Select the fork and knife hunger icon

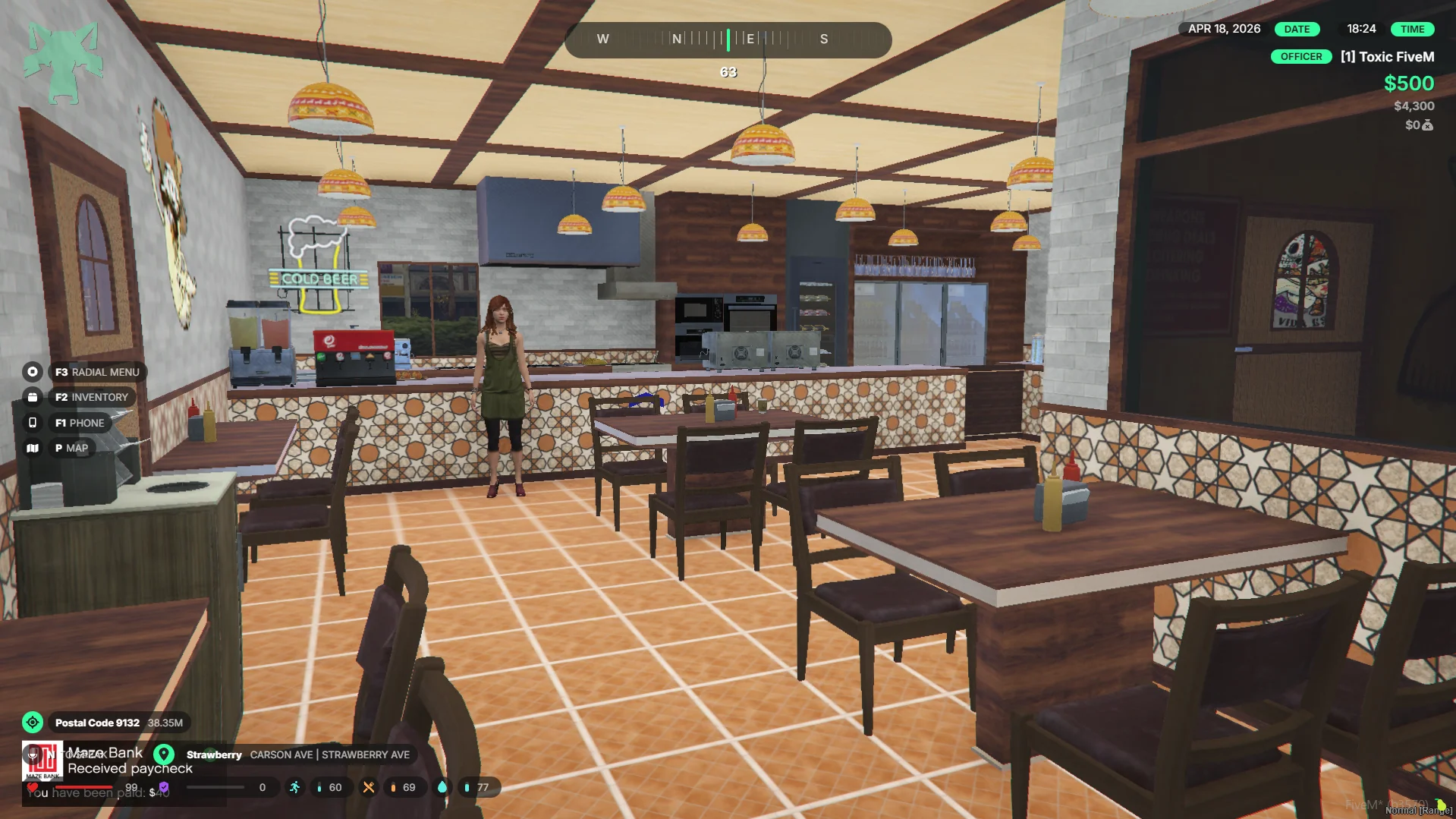click(x=368, y=788)
